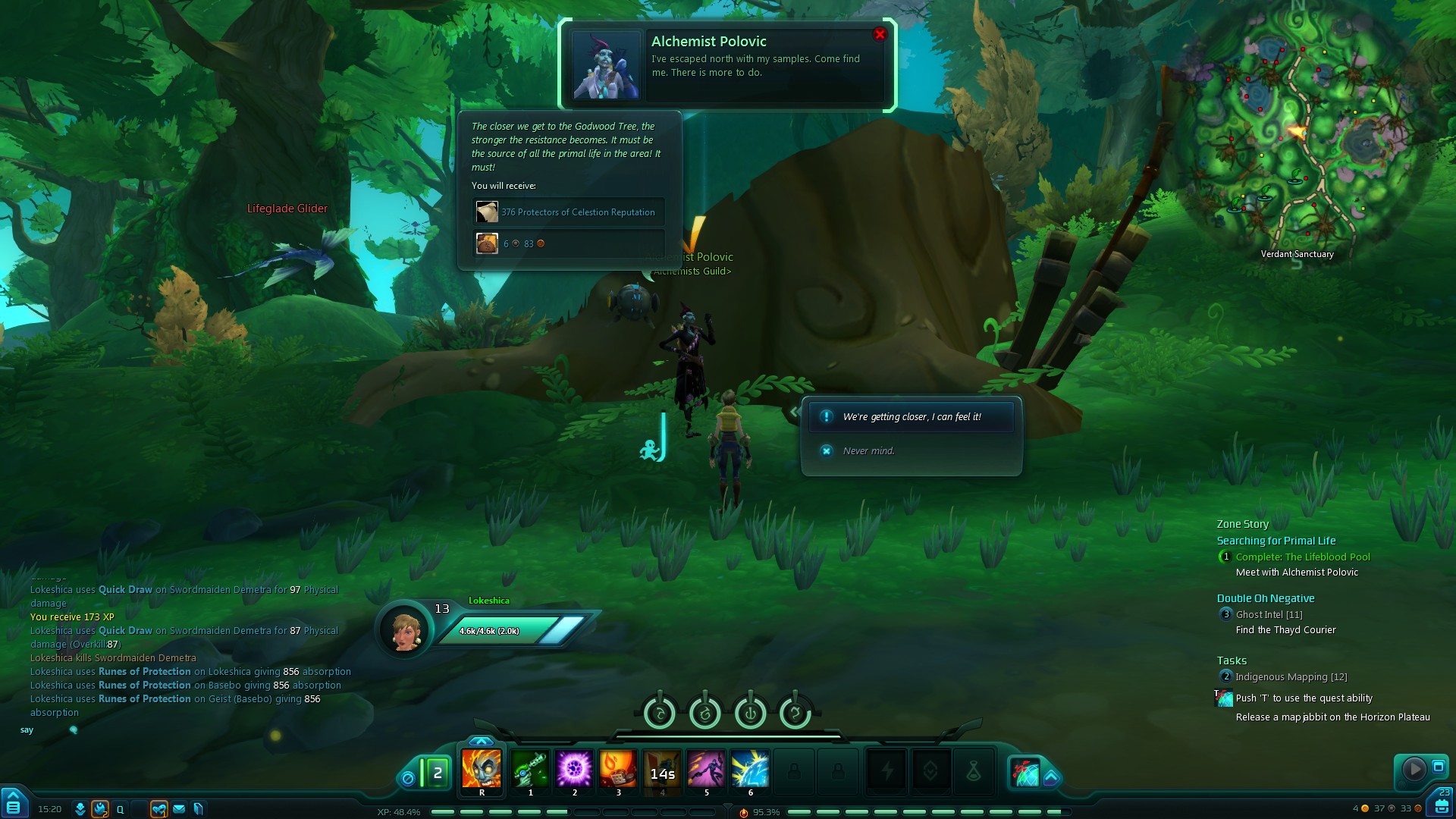Select the Ghost Intel quest in tracker
Viewport: 1456px width, 819px height.
coord(1269,614)
